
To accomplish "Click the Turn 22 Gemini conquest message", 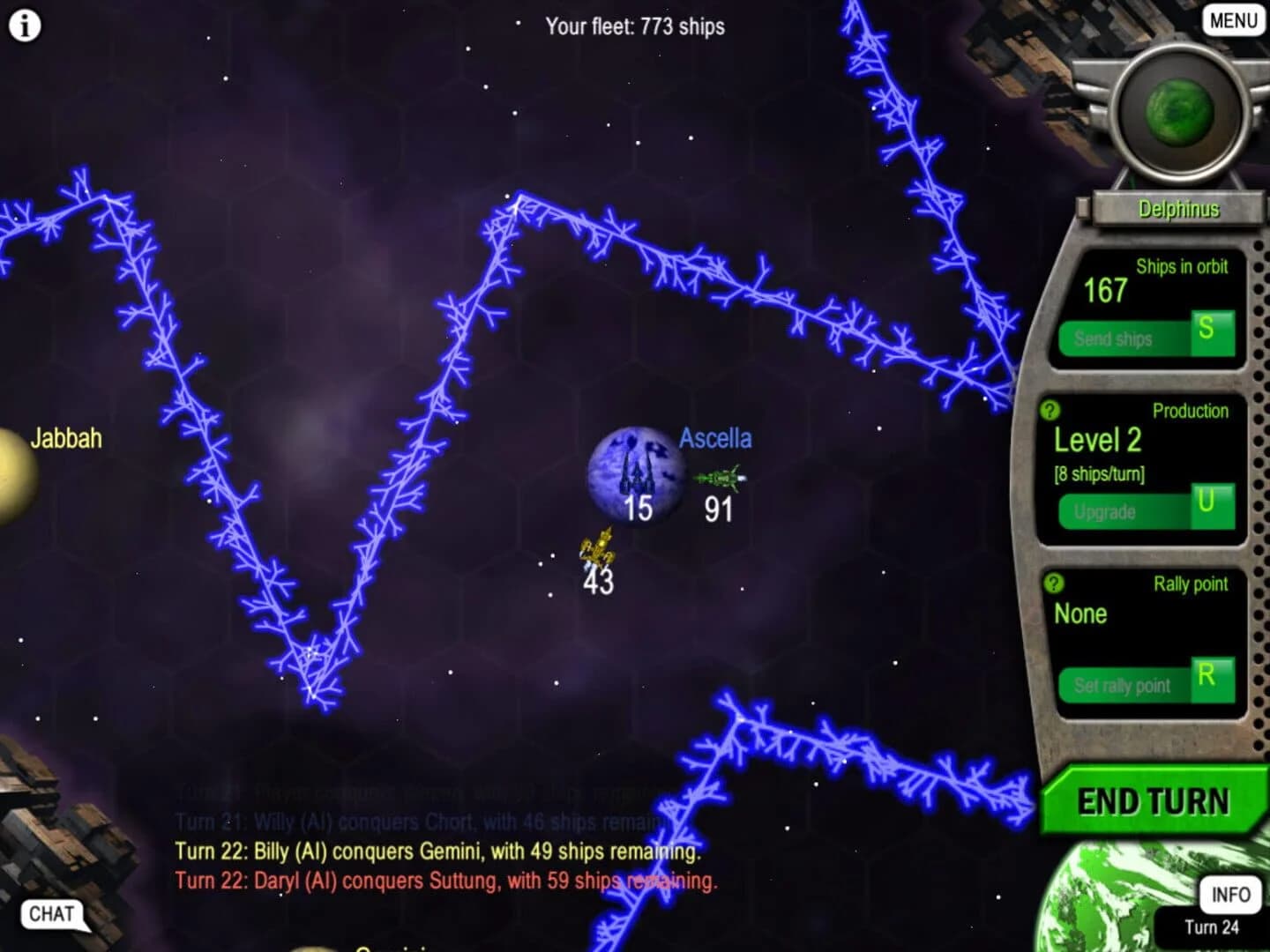I will 437,852.
